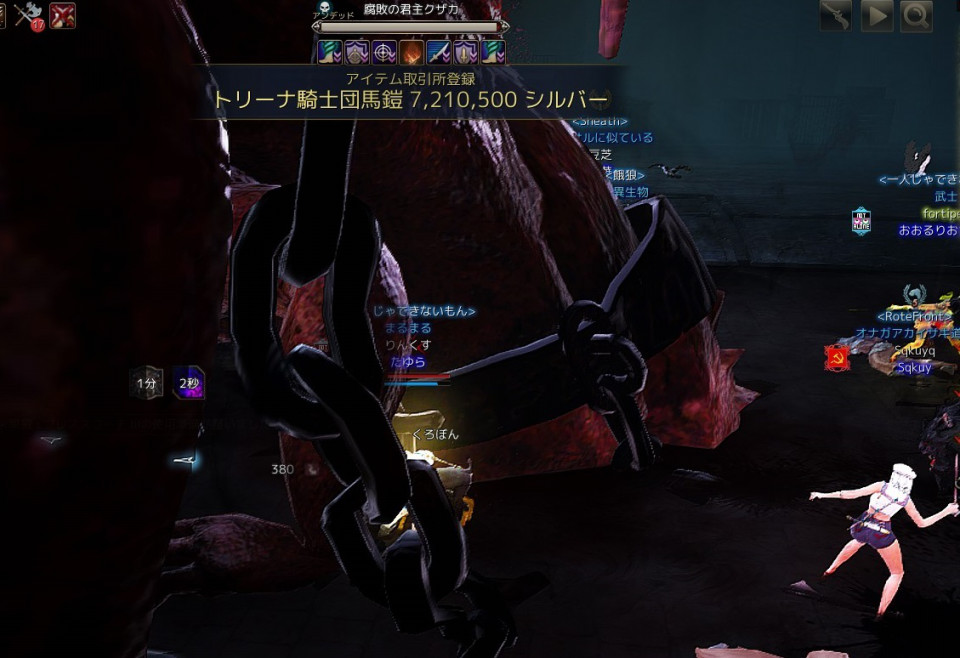The width and height of the screenshot is (960, 658).
Task: Click the red hammer-and-sickle guild emblem
Action: pos(837,357)
